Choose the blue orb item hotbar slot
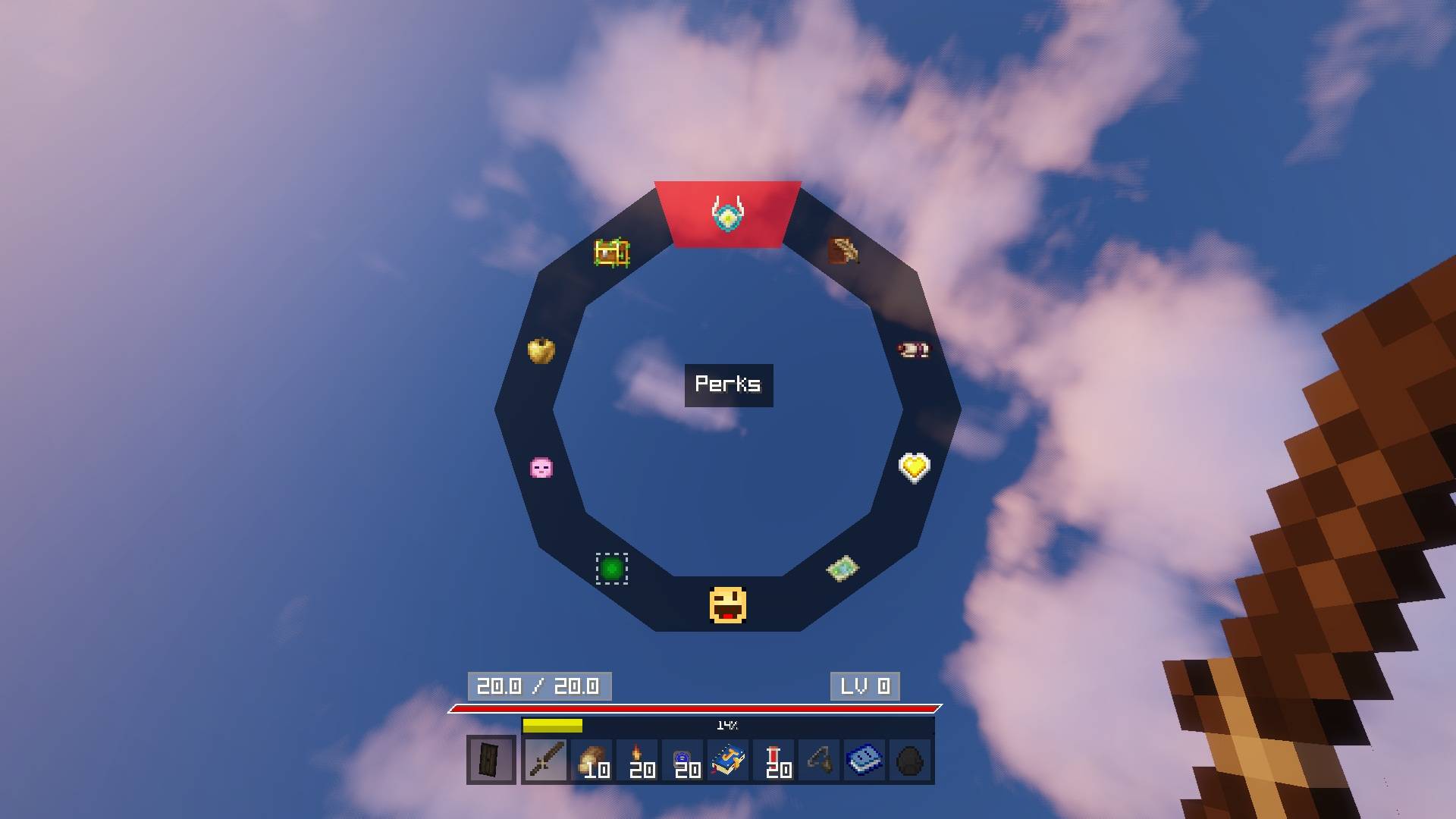 (682, 760)
